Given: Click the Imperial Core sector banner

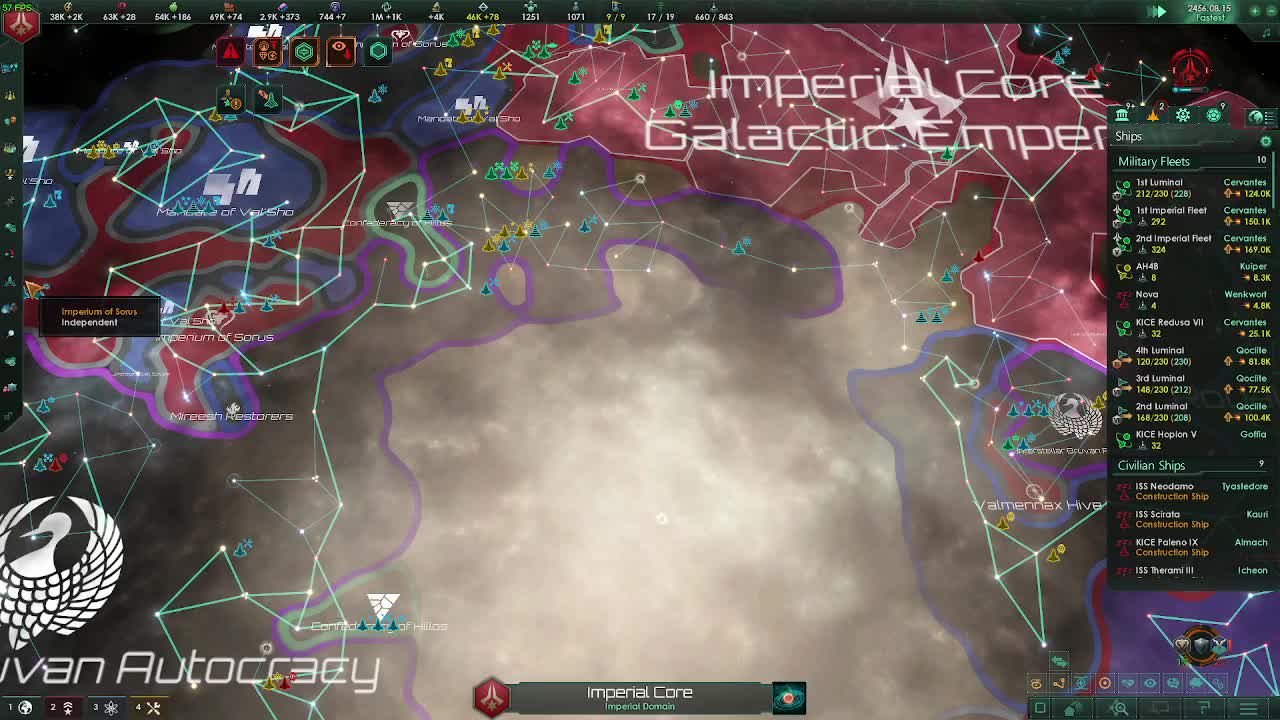Looking at the screenshot, I should tap(639, 697).
